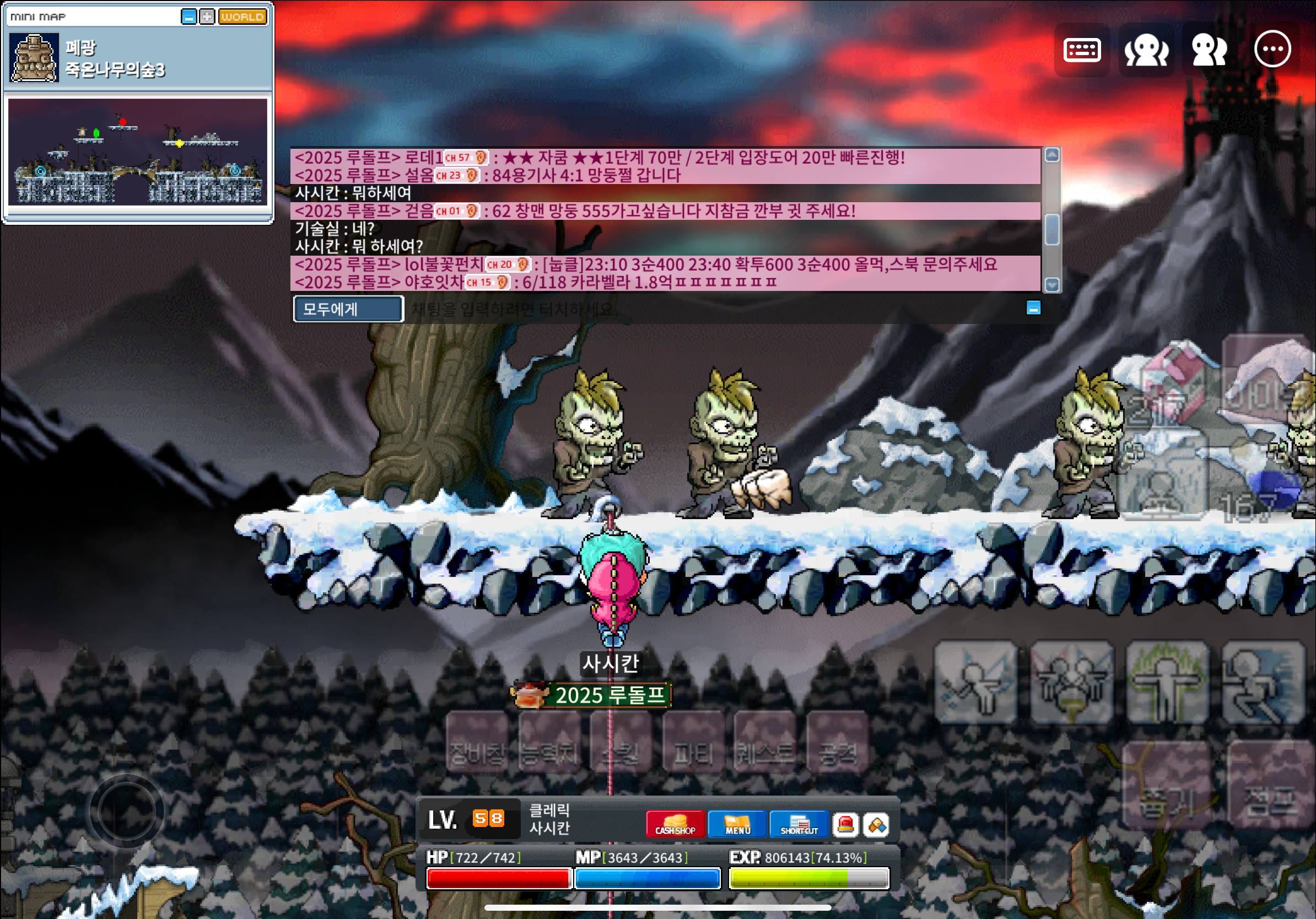Open the Cash Shop

(x=675, y=825)
